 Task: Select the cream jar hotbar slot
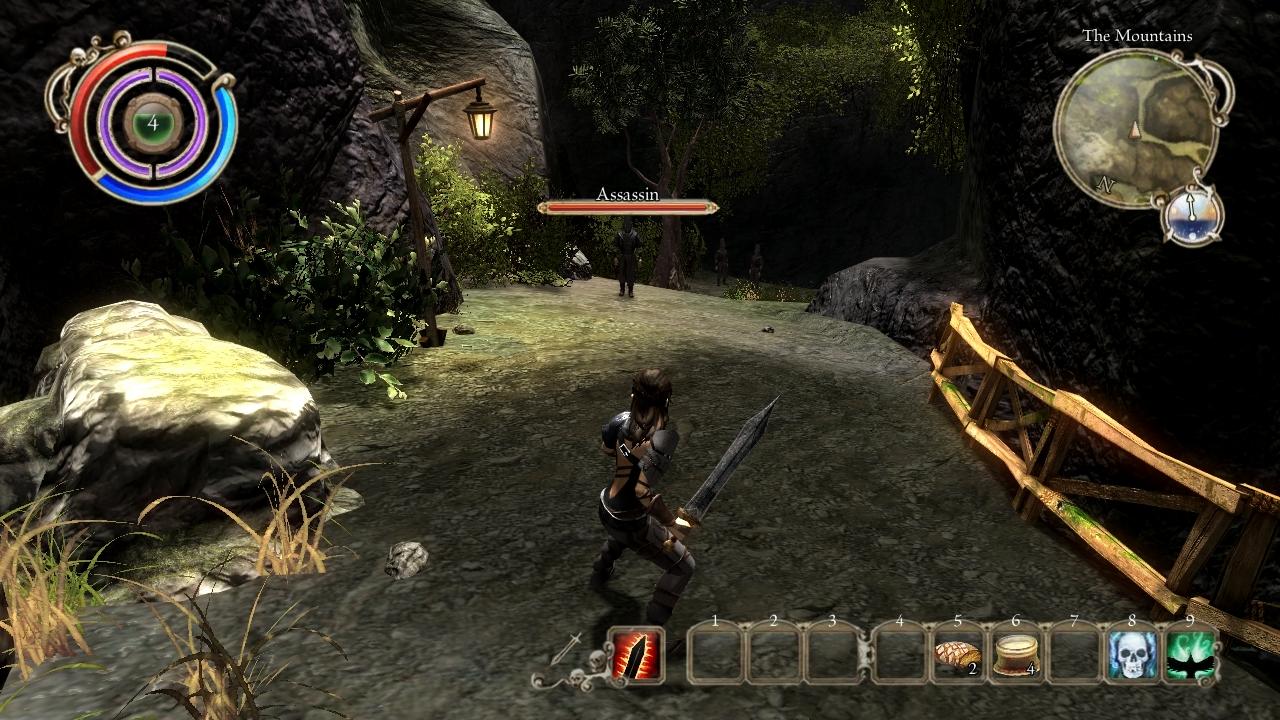1016,654
